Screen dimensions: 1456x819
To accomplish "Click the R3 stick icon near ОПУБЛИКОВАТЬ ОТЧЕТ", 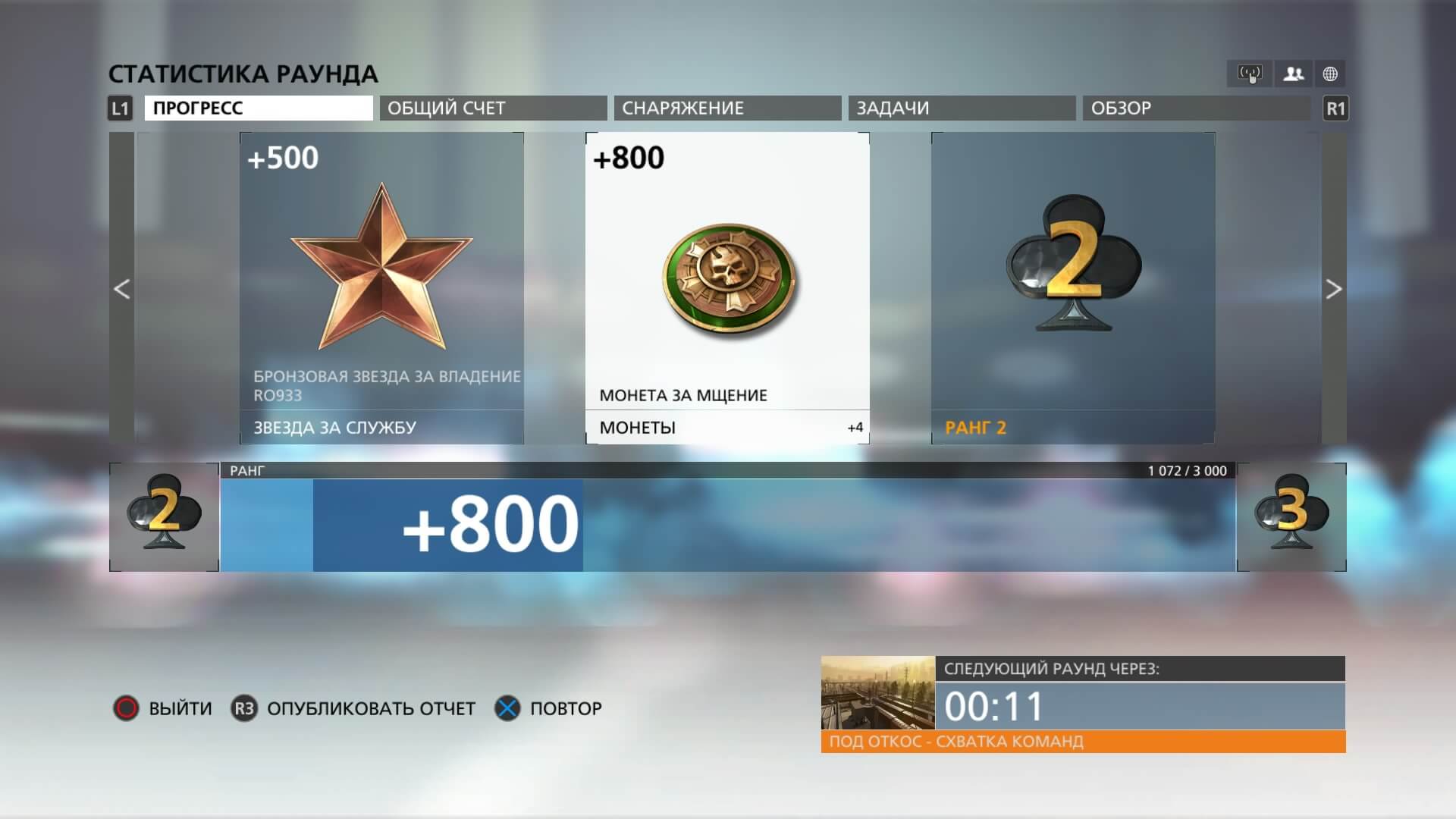I will (243, 708).
